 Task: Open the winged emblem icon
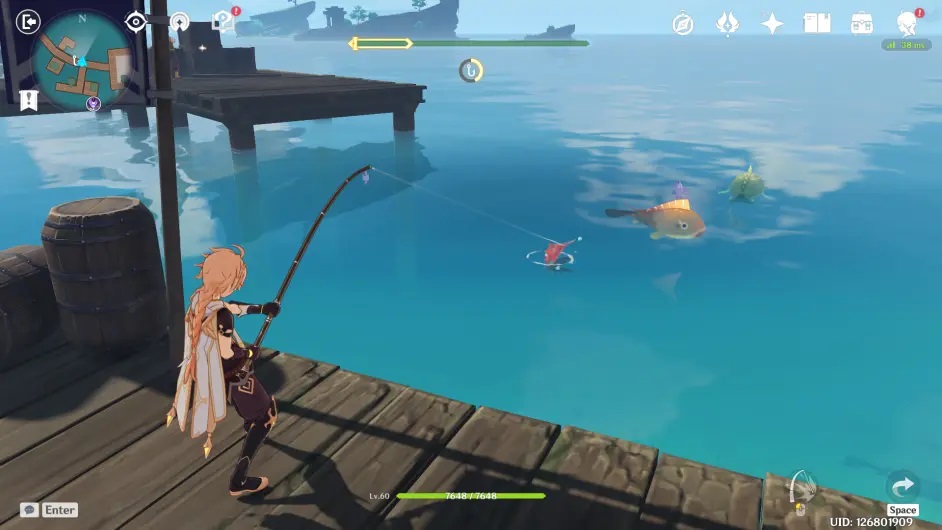(x=727, y=24)
